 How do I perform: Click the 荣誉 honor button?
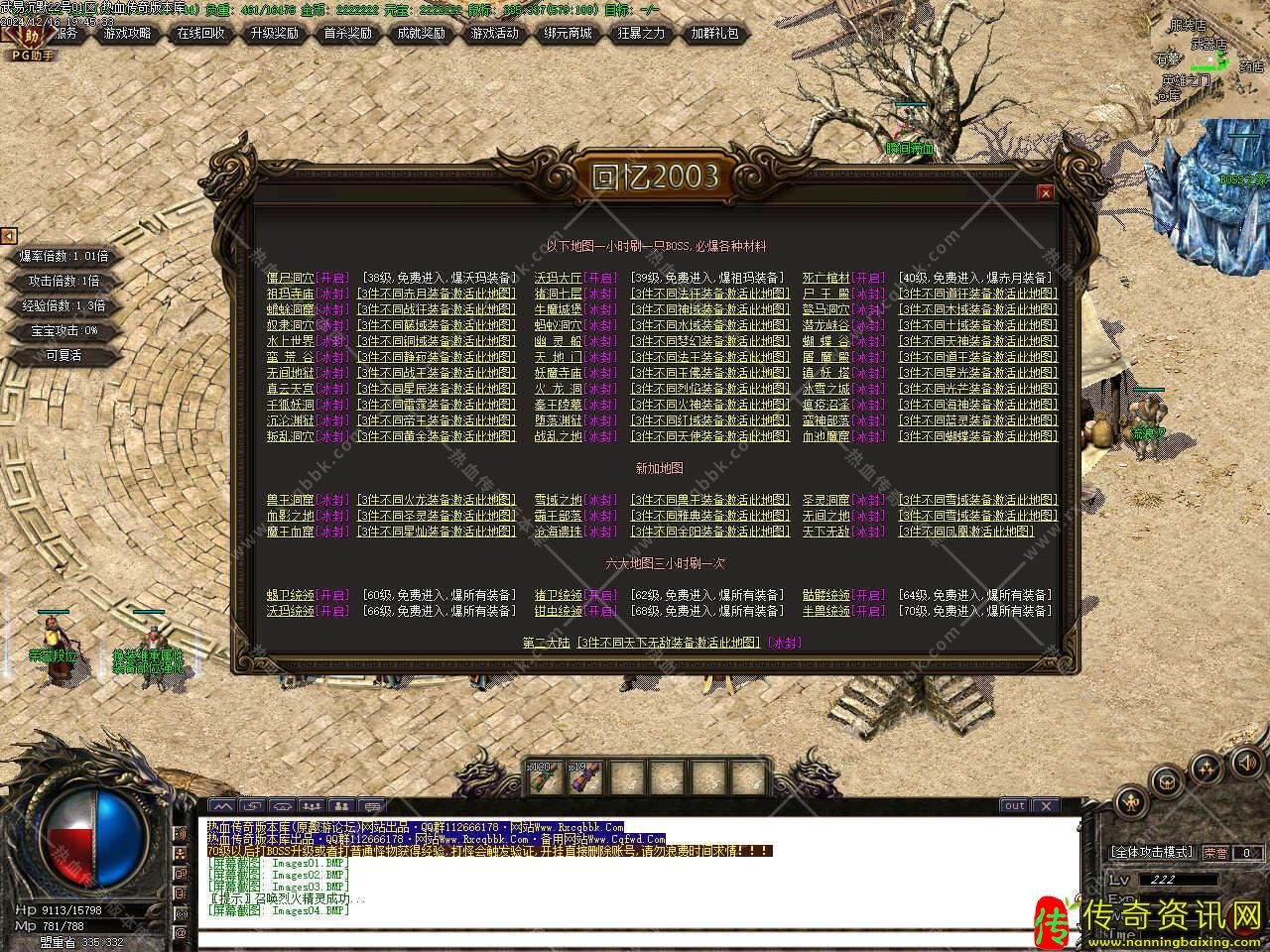(1215, 853)
